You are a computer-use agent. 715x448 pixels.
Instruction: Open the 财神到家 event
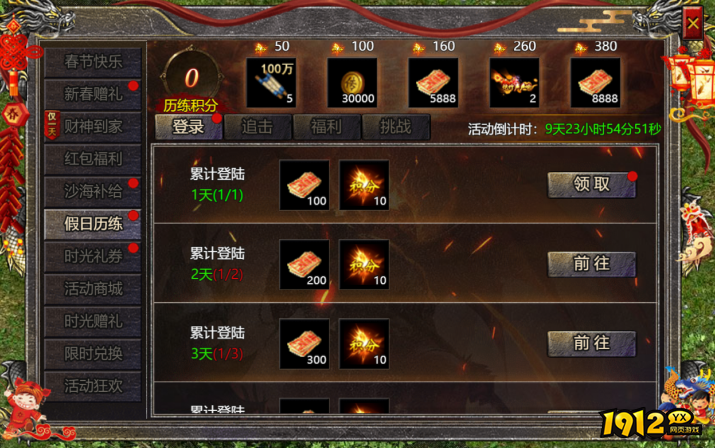(93, 126)
